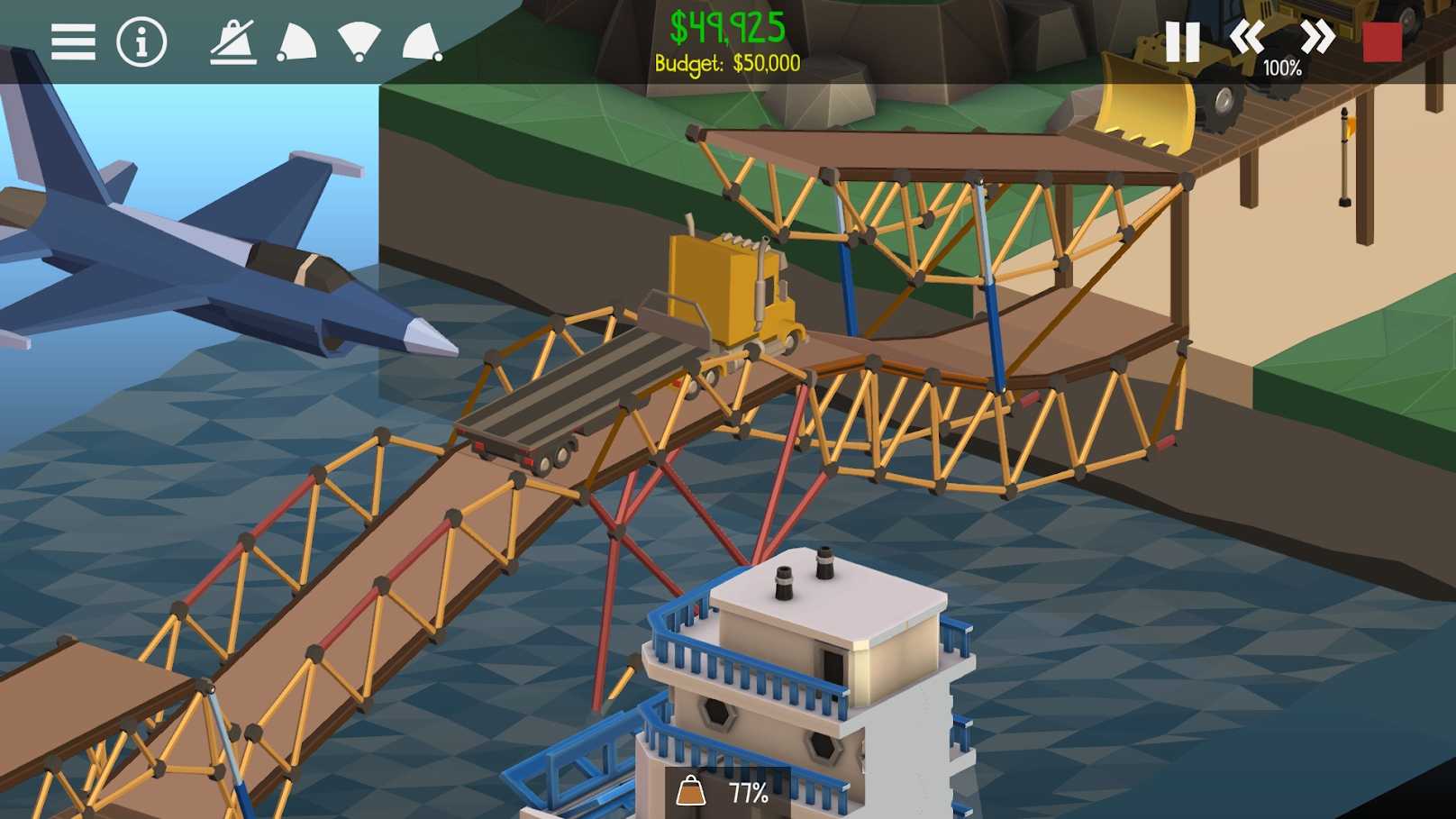Expand the game options via the three-line menu
The image size is (1456, 819).
(72, 42)
